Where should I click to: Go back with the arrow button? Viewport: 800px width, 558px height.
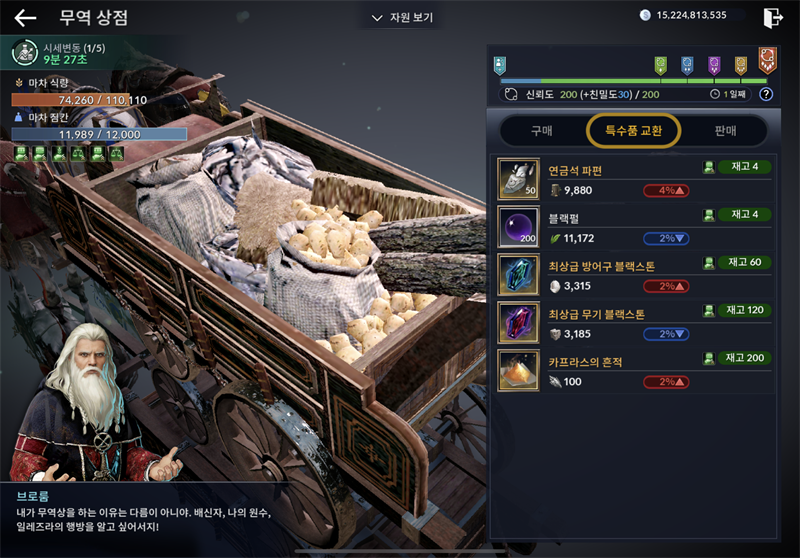coord(25,18)
